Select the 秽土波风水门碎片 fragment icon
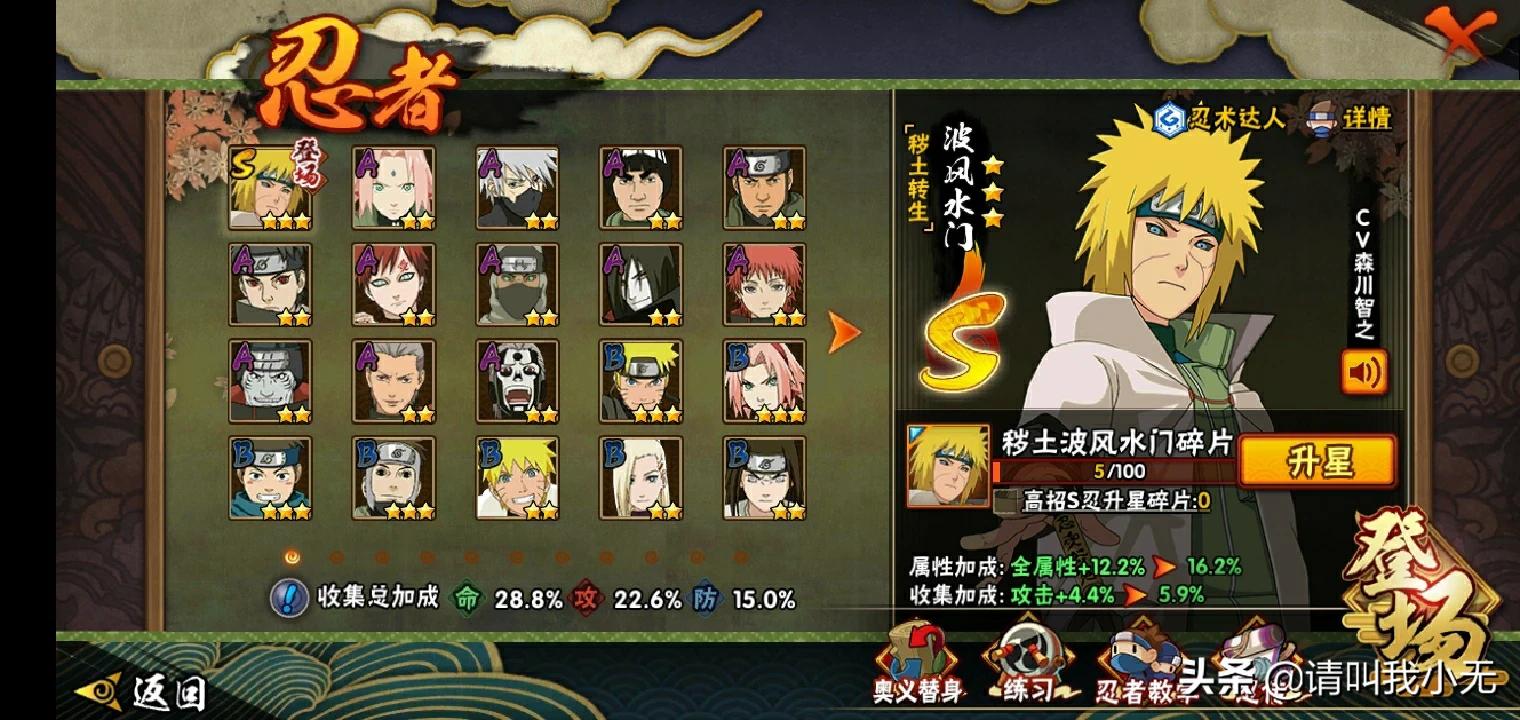 [947, 466]
